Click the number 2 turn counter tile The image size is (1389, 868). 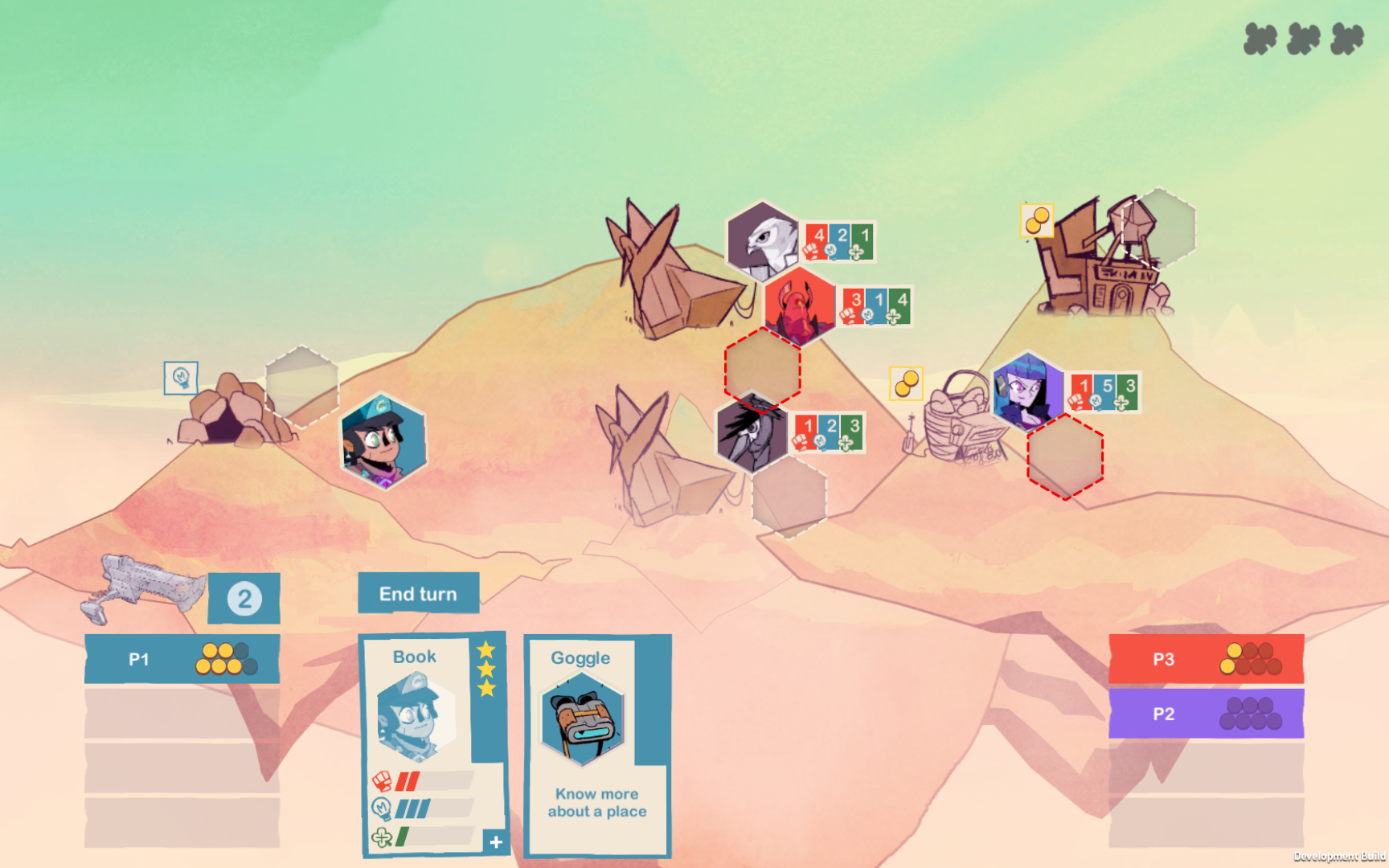[x=244, y=599]
